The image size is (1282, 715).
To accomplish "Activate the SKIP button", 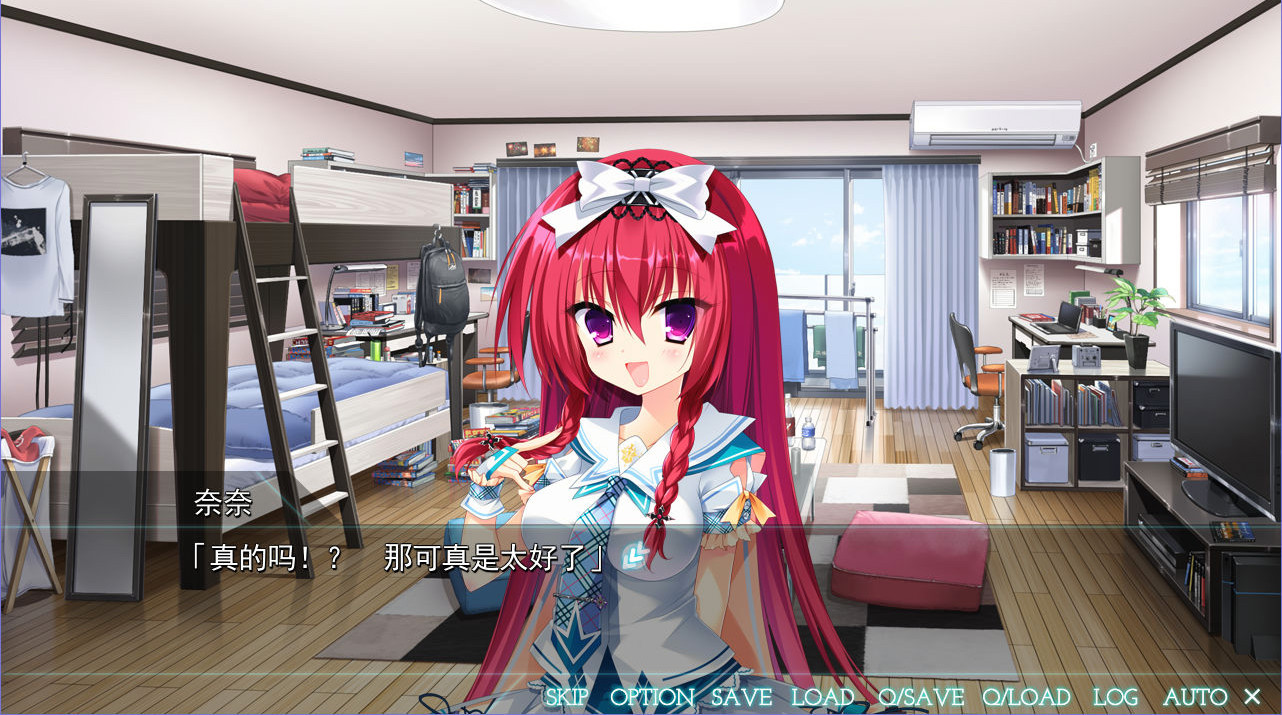I will pyautogui.click(x=567, y=697).
